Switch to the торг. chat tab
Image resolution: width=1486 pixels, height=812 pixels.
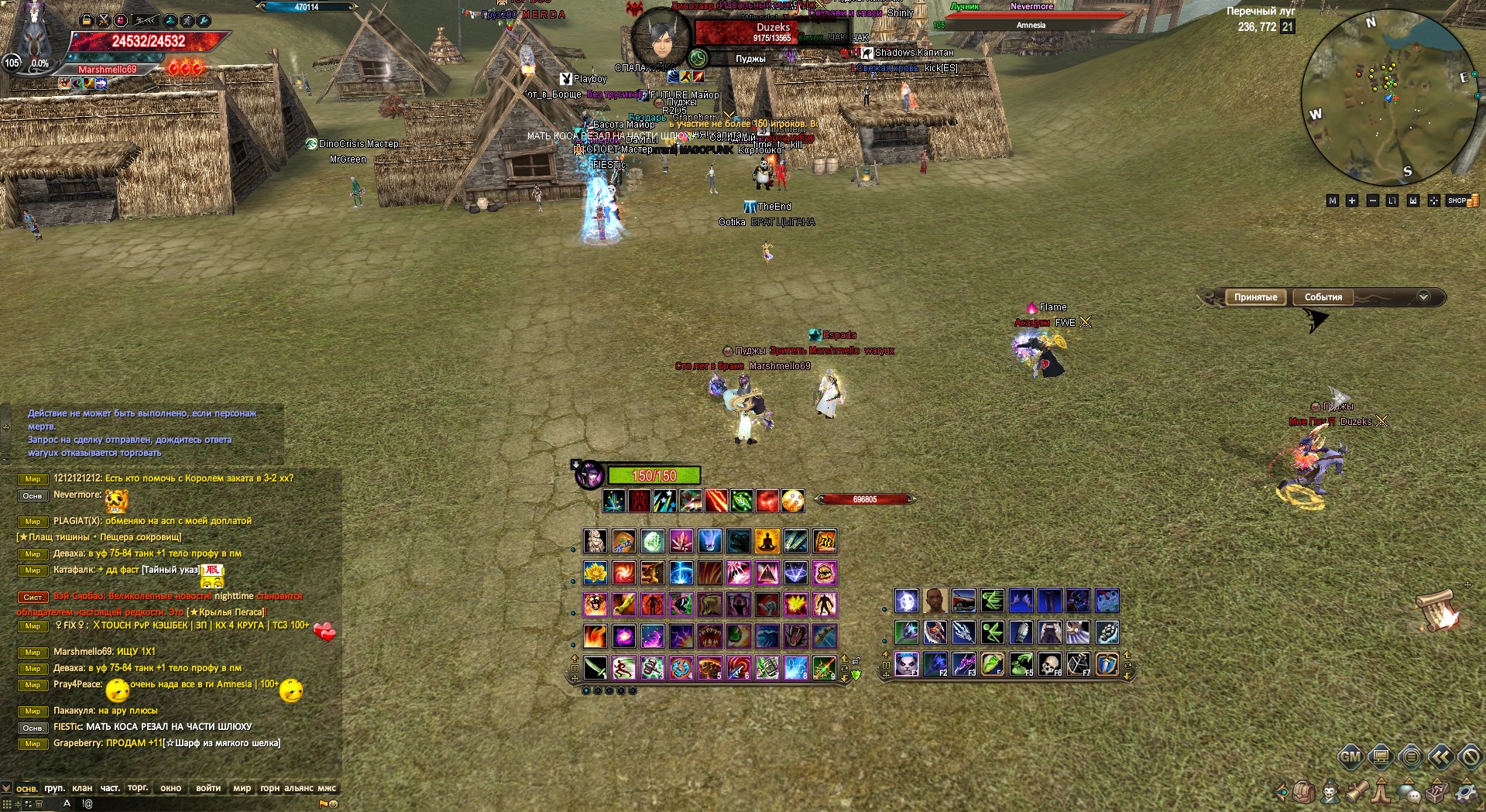pos(138,788)
